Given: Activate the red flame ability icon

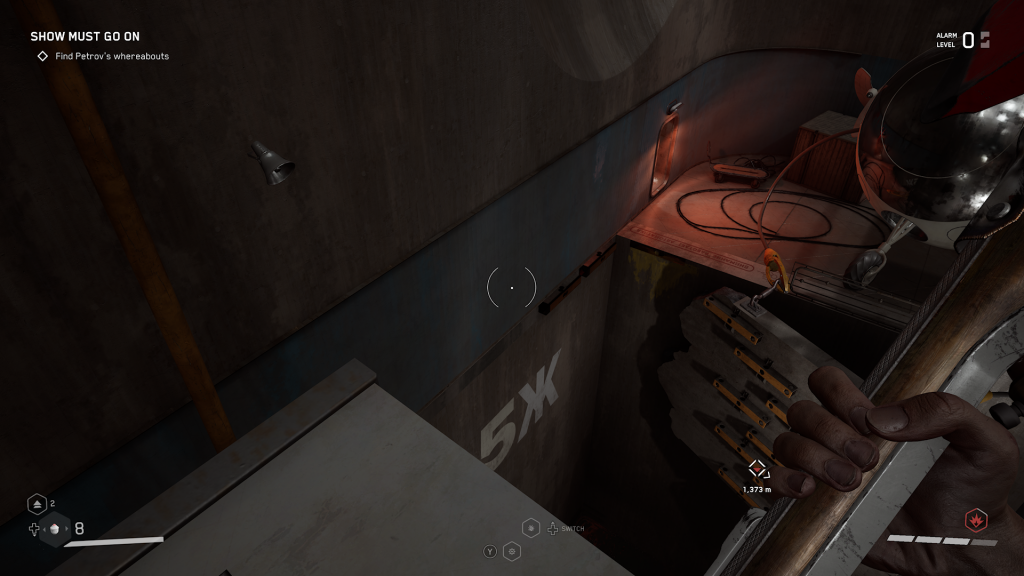Looking at the screenshot, I should pos(975,520).
